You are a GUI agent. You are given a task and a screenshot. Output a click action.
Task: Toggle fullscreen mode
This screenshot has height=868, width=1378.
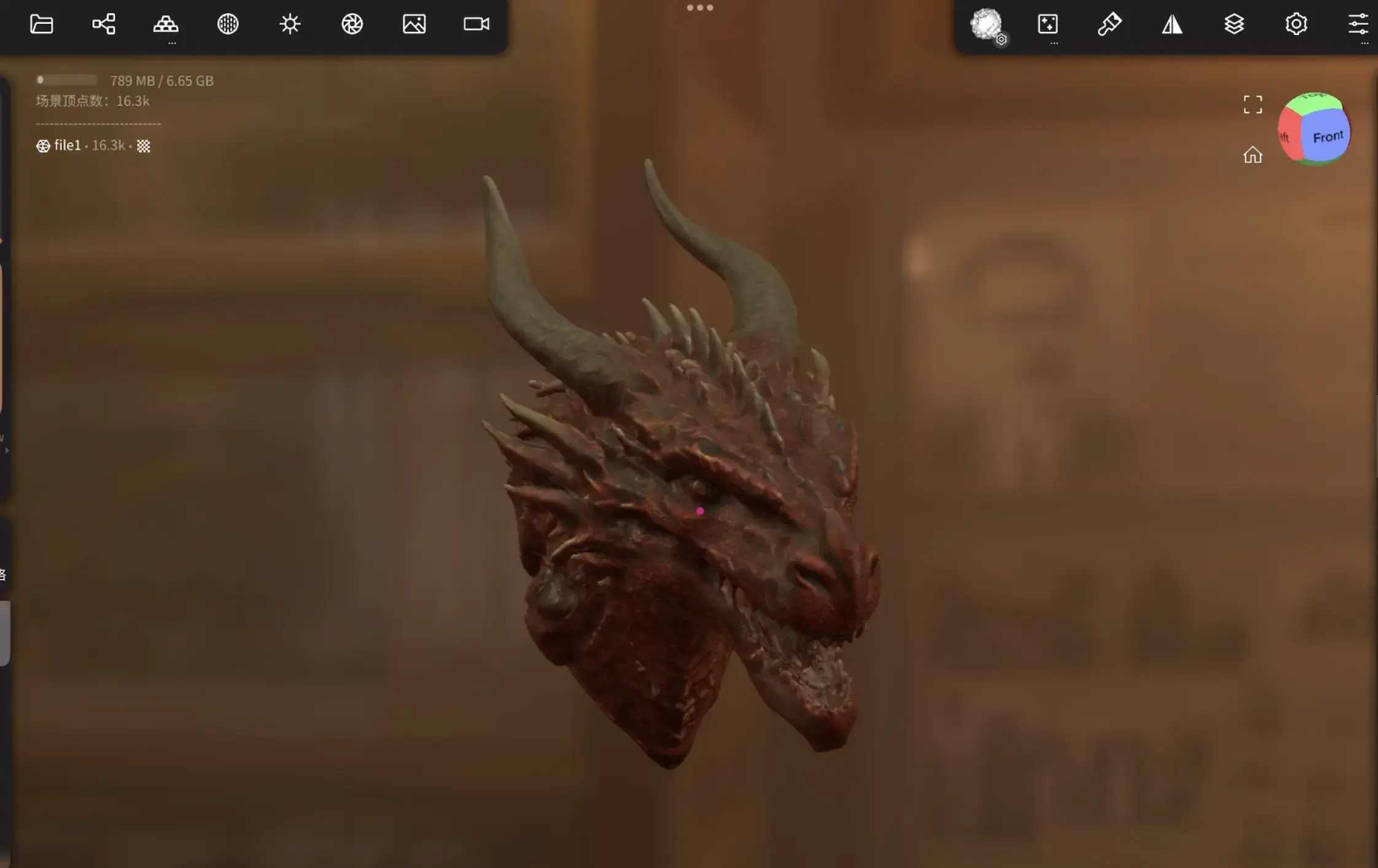[x=1254, y=105]
